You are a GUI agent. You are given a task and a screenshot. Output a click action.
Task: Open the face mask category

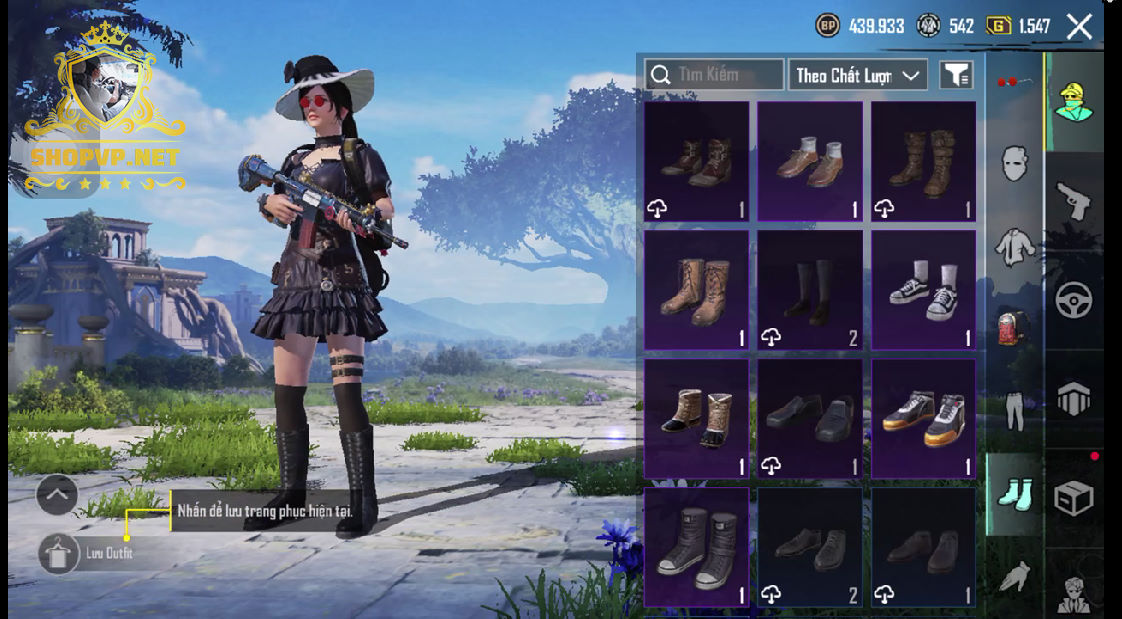(1014, 162)
